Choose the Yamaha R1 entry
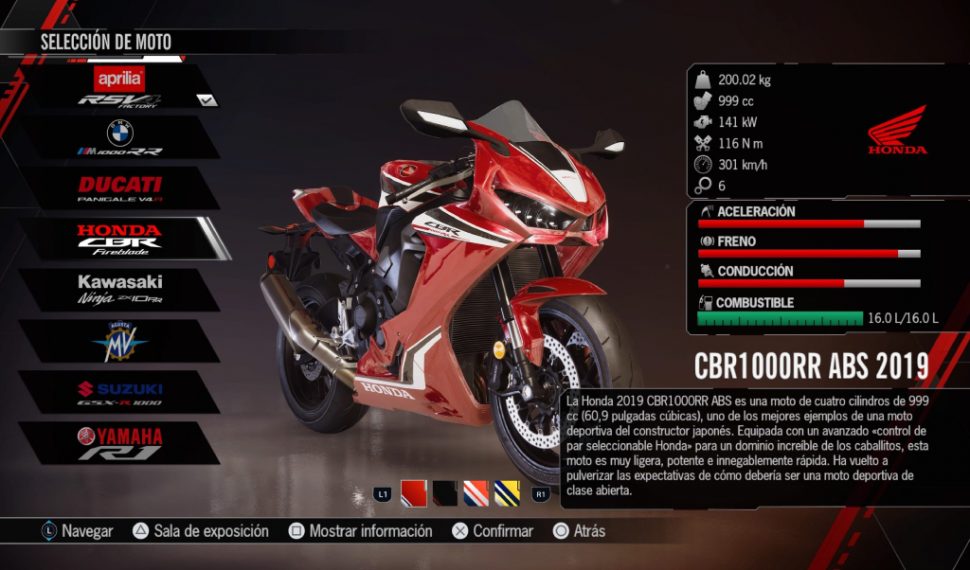Viewport: 970px width, 570px height. coord(120,443)
